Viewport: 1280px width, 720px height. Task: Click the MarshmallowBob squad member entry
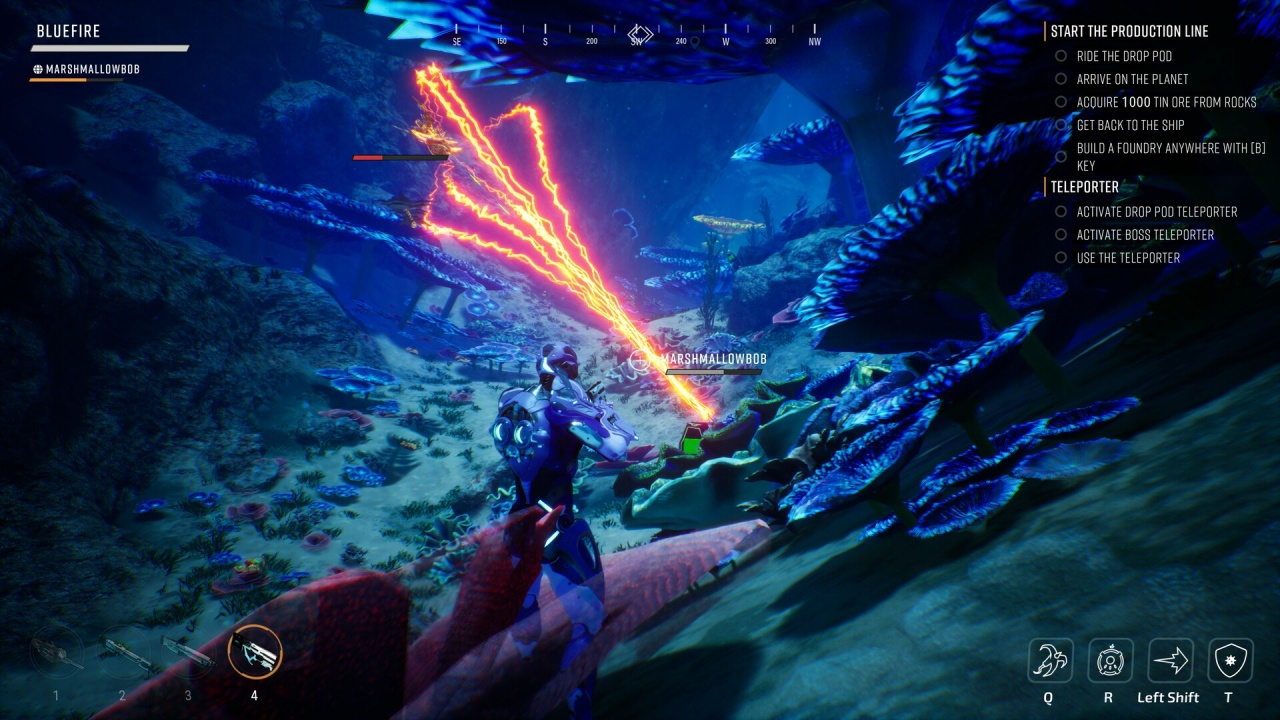[x=84, y=69]
